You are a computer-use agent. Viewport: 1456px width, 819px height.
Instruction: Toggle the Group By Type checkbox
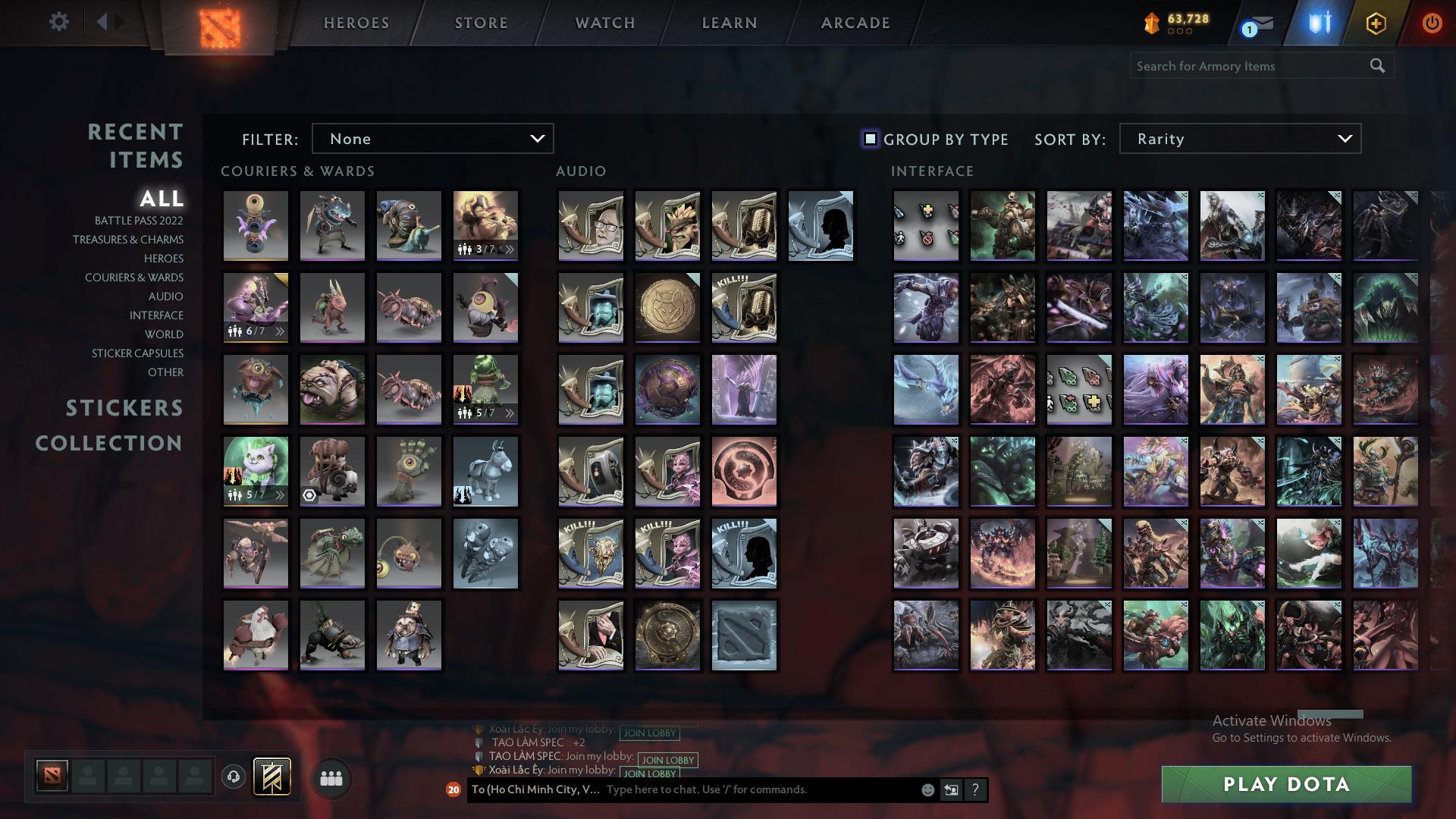pyautogui.click(x=869, y=139)
